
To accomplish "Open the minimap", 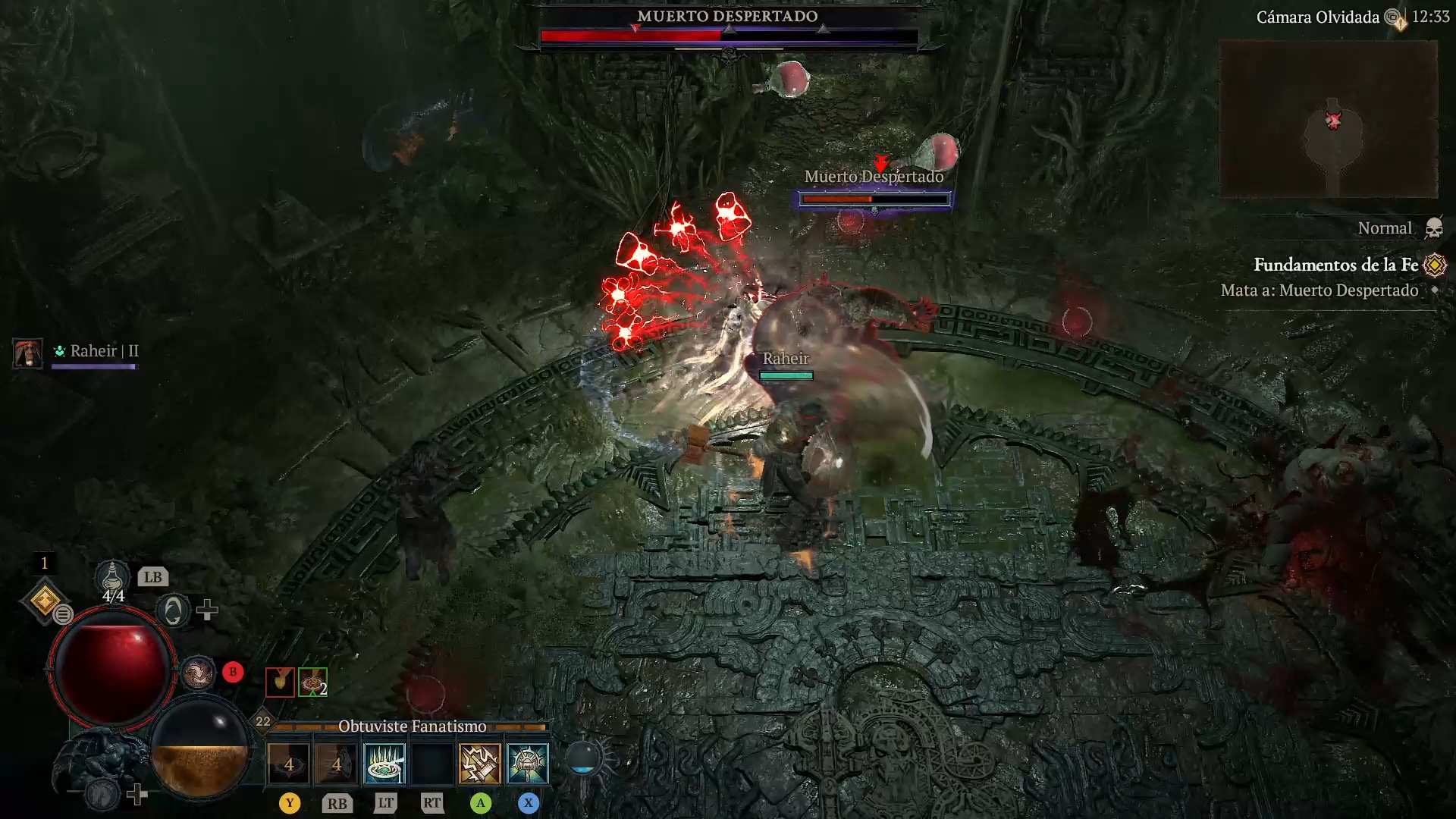I will (x=1329, y=119).
